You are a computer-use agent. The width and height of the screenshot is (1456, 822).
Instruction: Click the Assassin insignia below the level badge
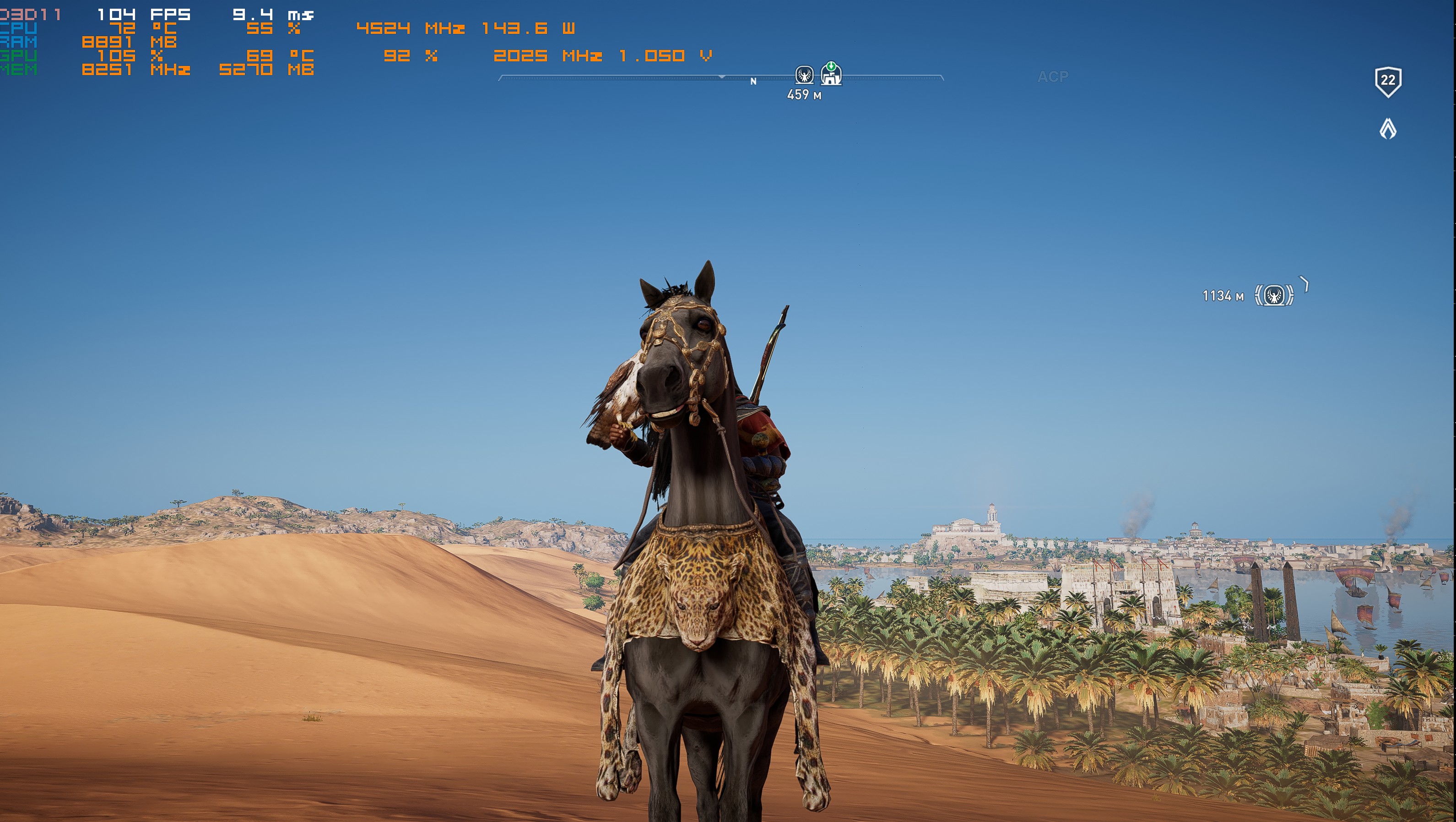pyautogui.click(x=1388, y=129)
